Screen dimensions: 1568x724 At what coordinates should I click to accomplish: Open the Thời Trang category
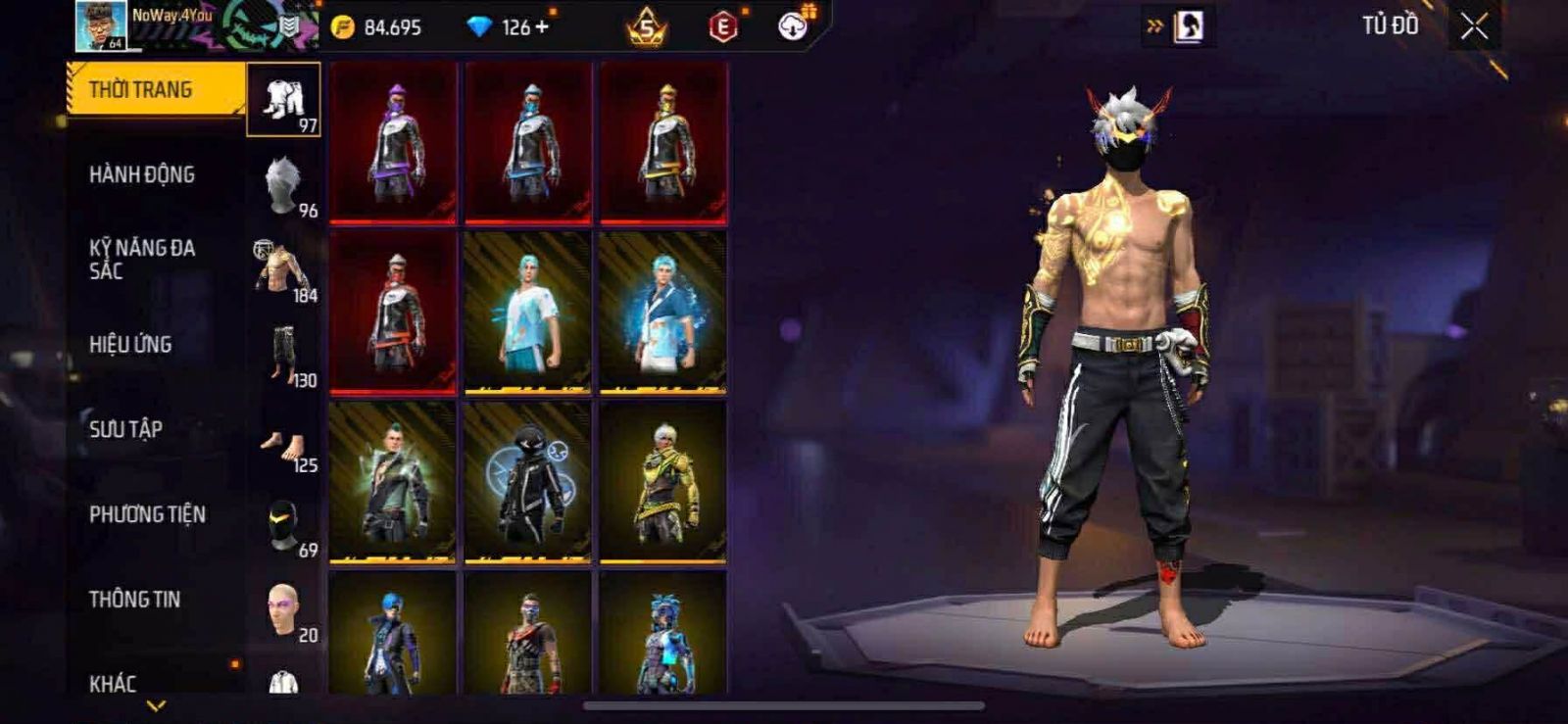pos(155,90)
